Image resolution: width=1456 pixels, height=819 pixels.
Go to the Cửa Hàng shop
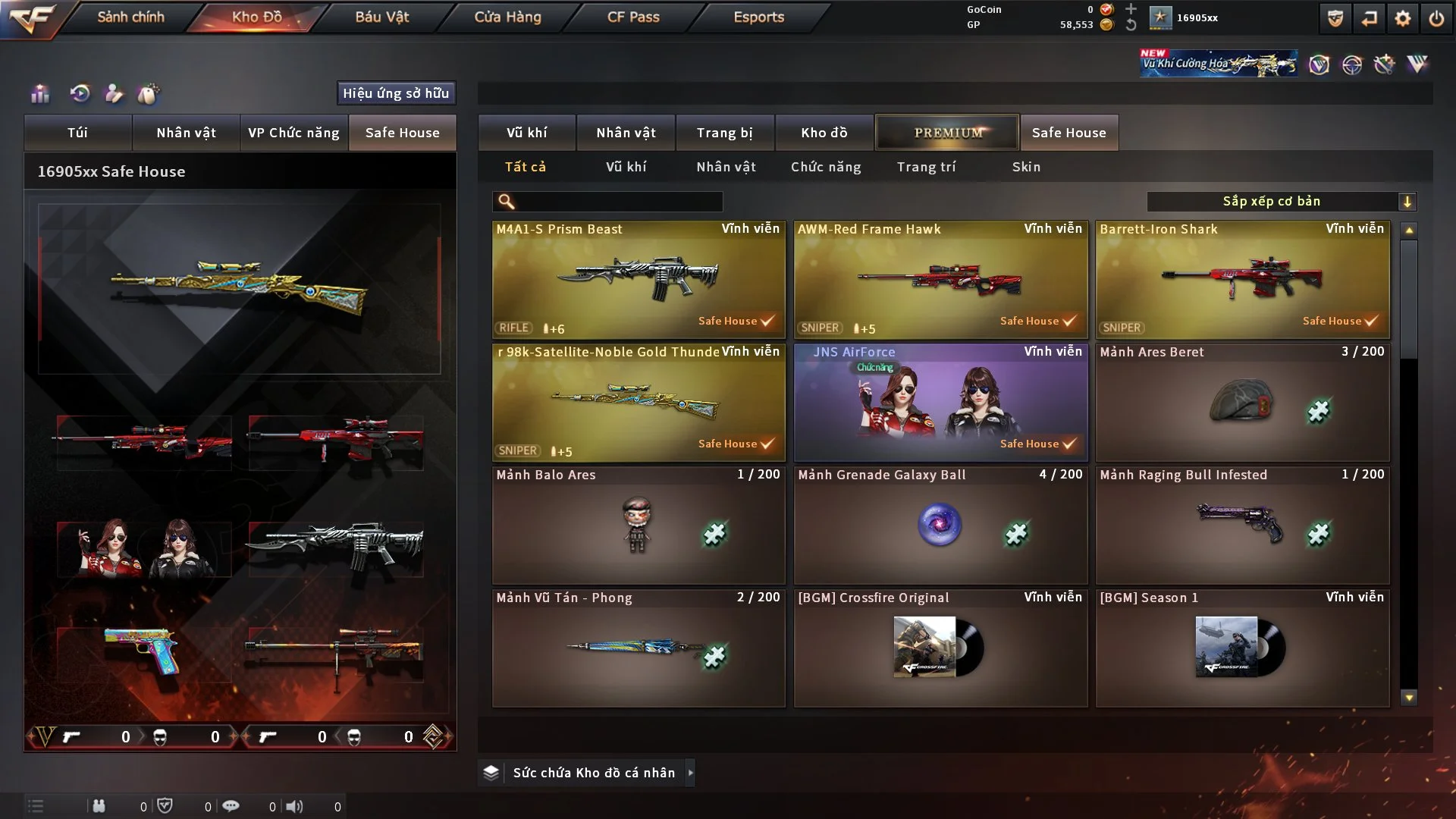coord(507,17)
